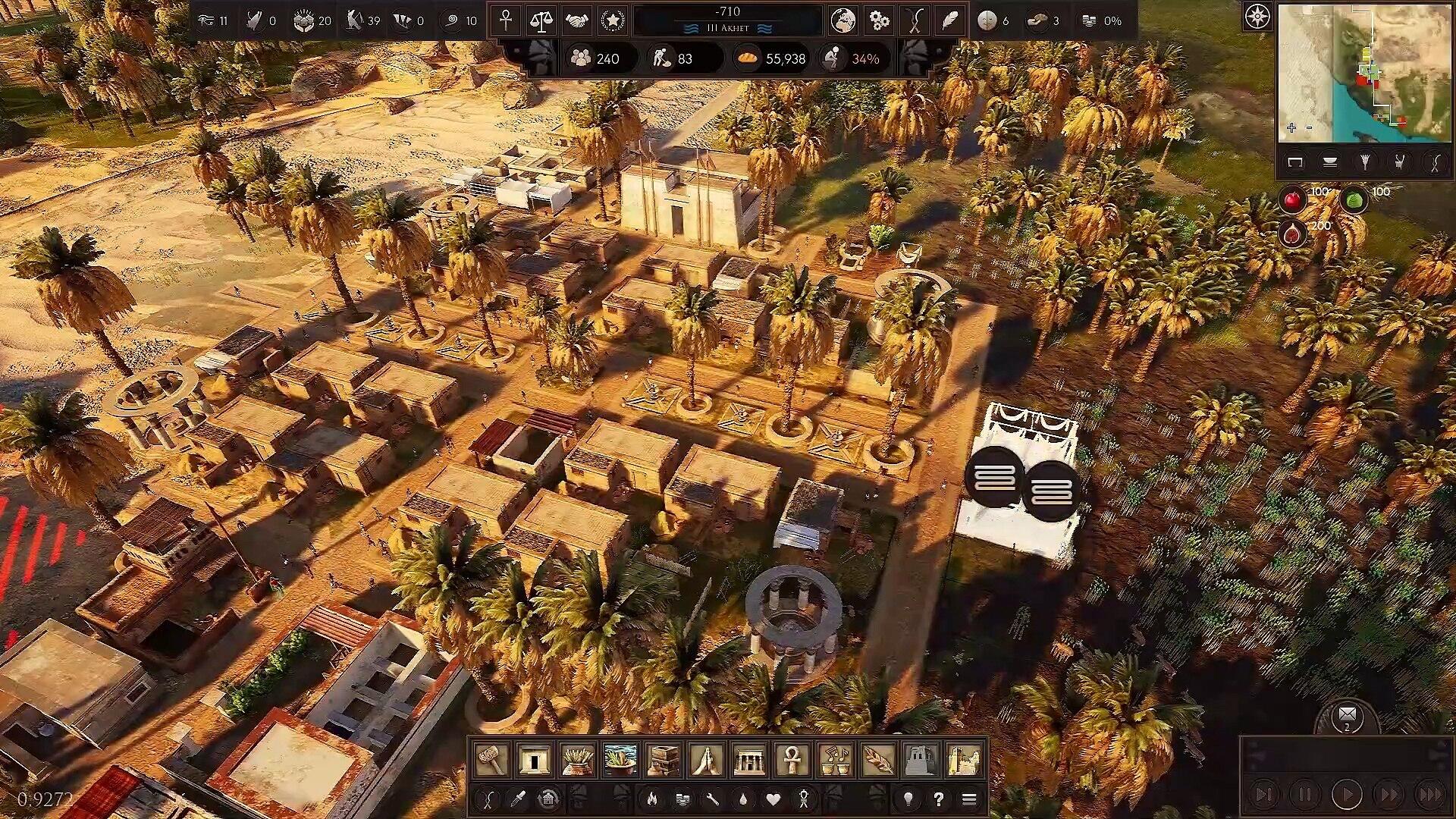Choose the praying hands religion category
1456x819 pixels.
click(x=706, y=759)
